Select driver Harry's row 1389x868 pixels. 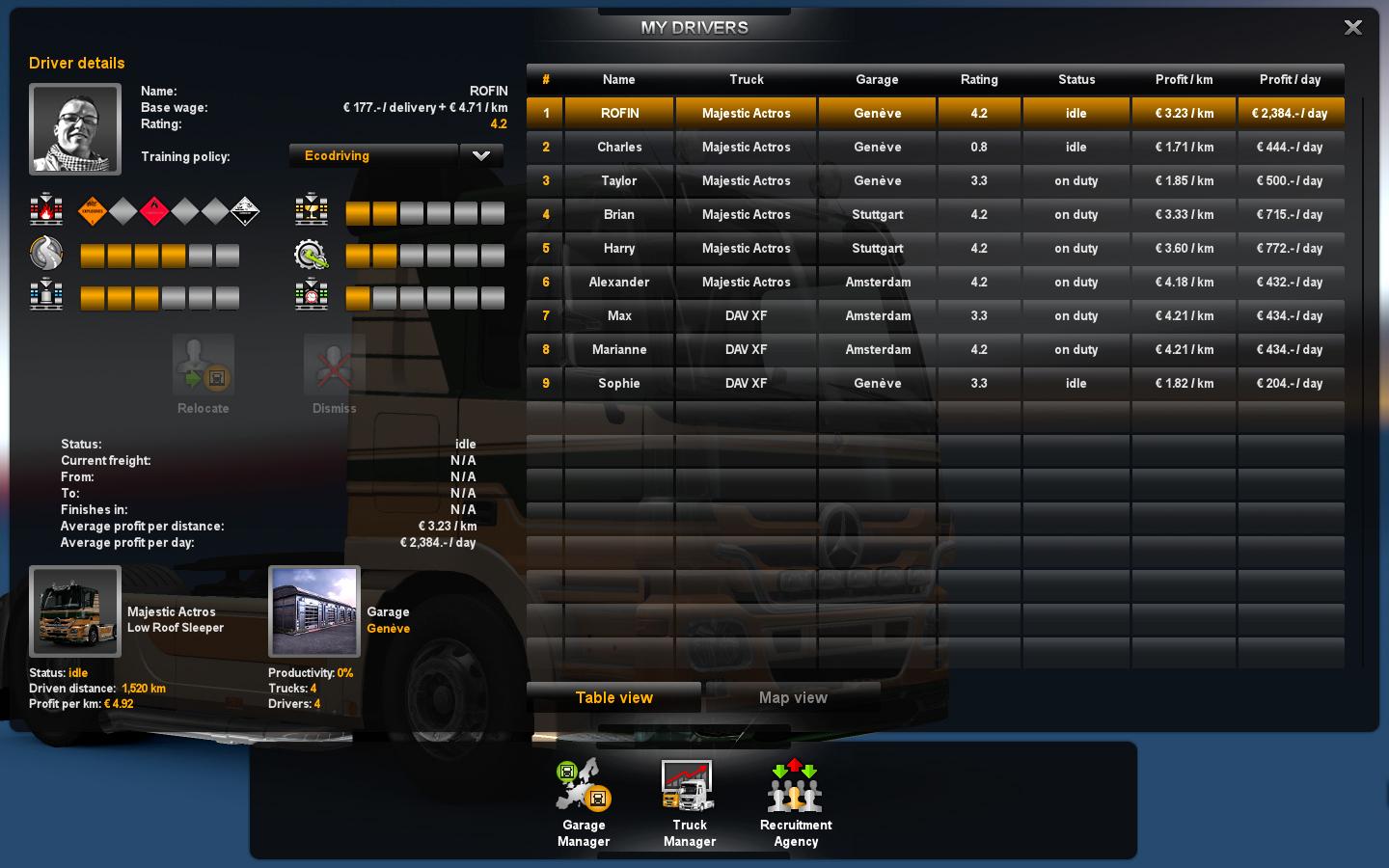(x=619, y=249)
